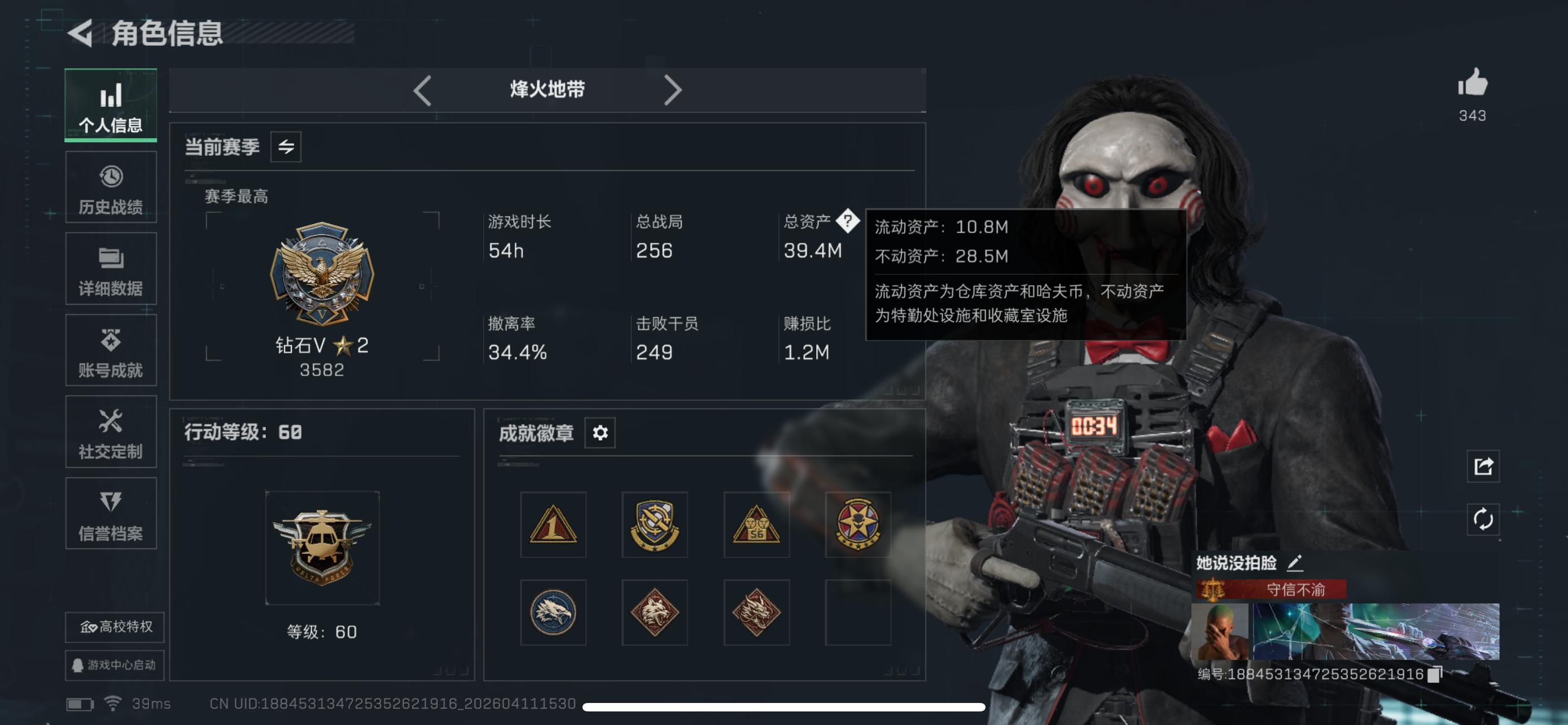
Task: Tap the share icon on the right edge
Action: (x=1483, y=466)
